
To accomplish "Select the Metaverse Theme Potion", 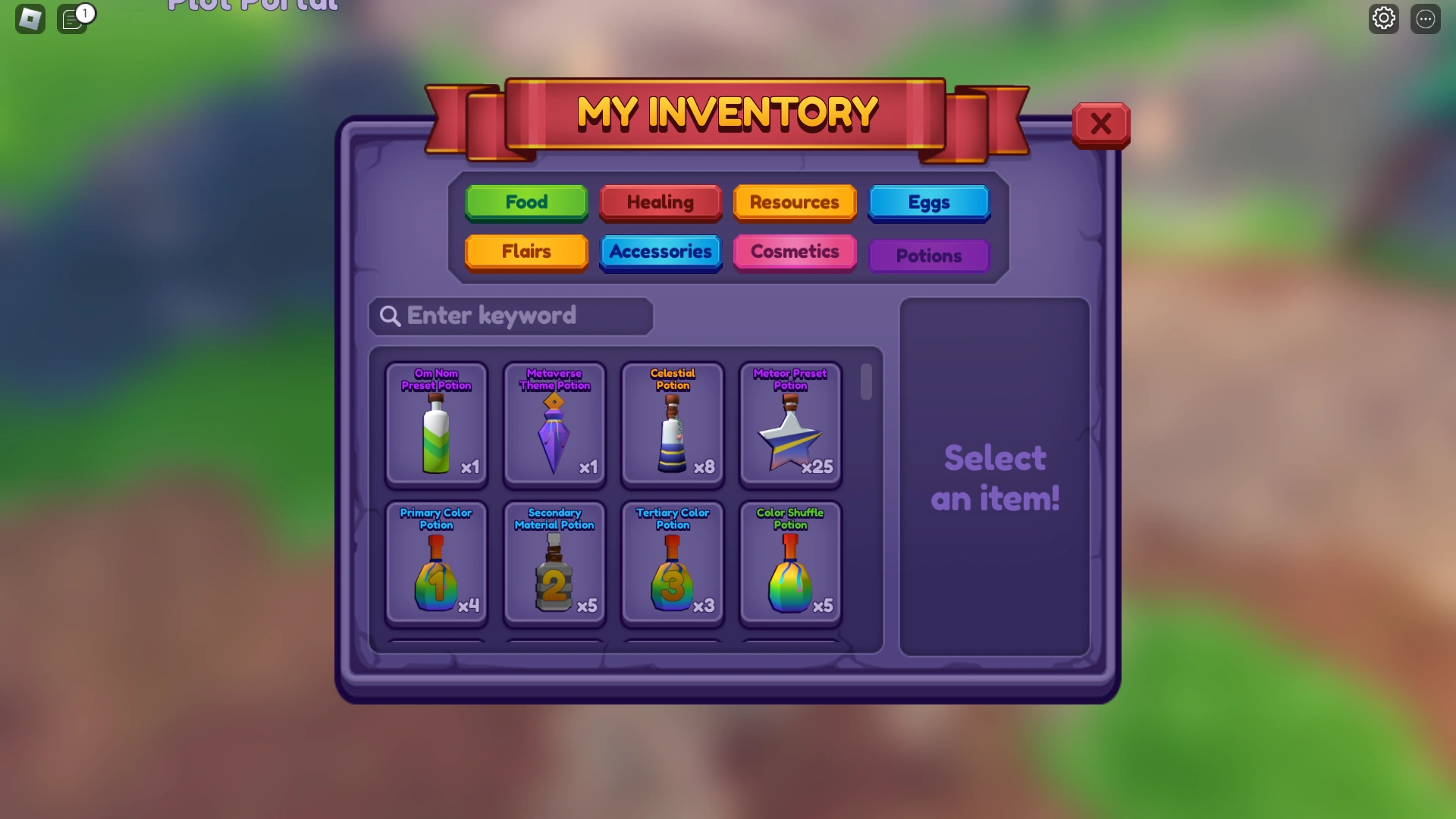I will (x=554, y=425).
